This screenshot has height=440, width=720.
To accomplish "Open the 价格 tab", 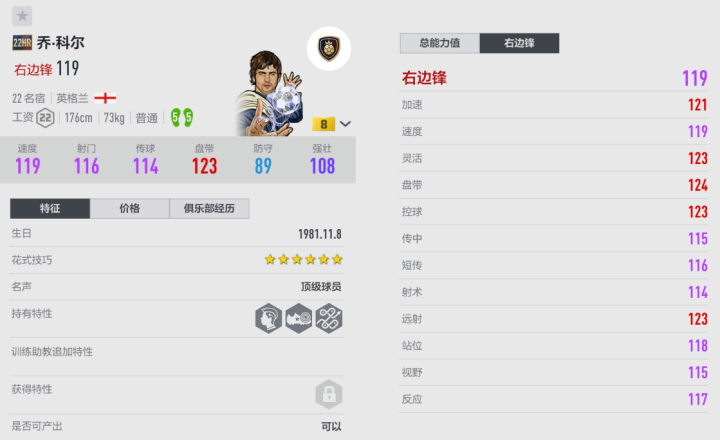I will pyautogui.click(x=130, y=209).
